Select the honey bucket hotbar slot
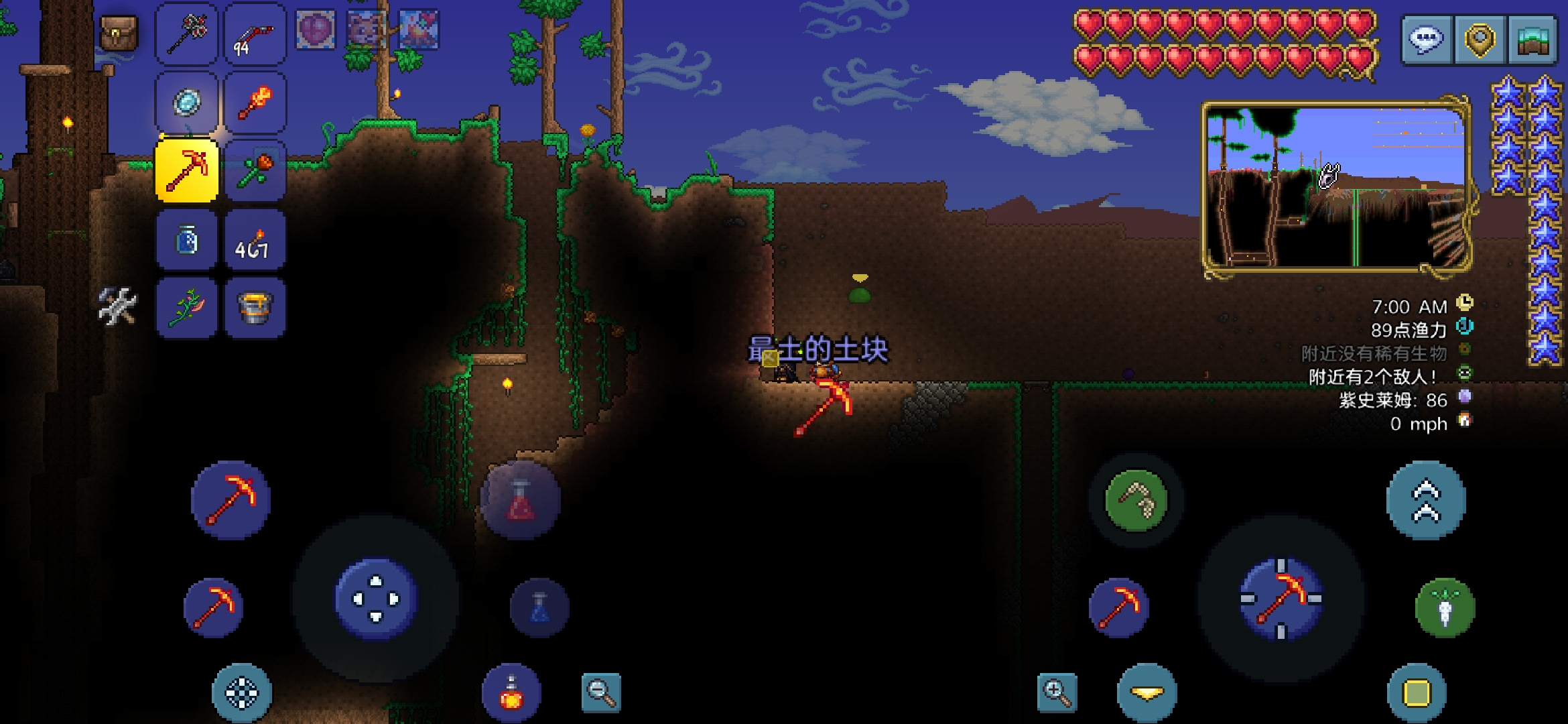Screen dimensions: 1568x724 [255, 308]
